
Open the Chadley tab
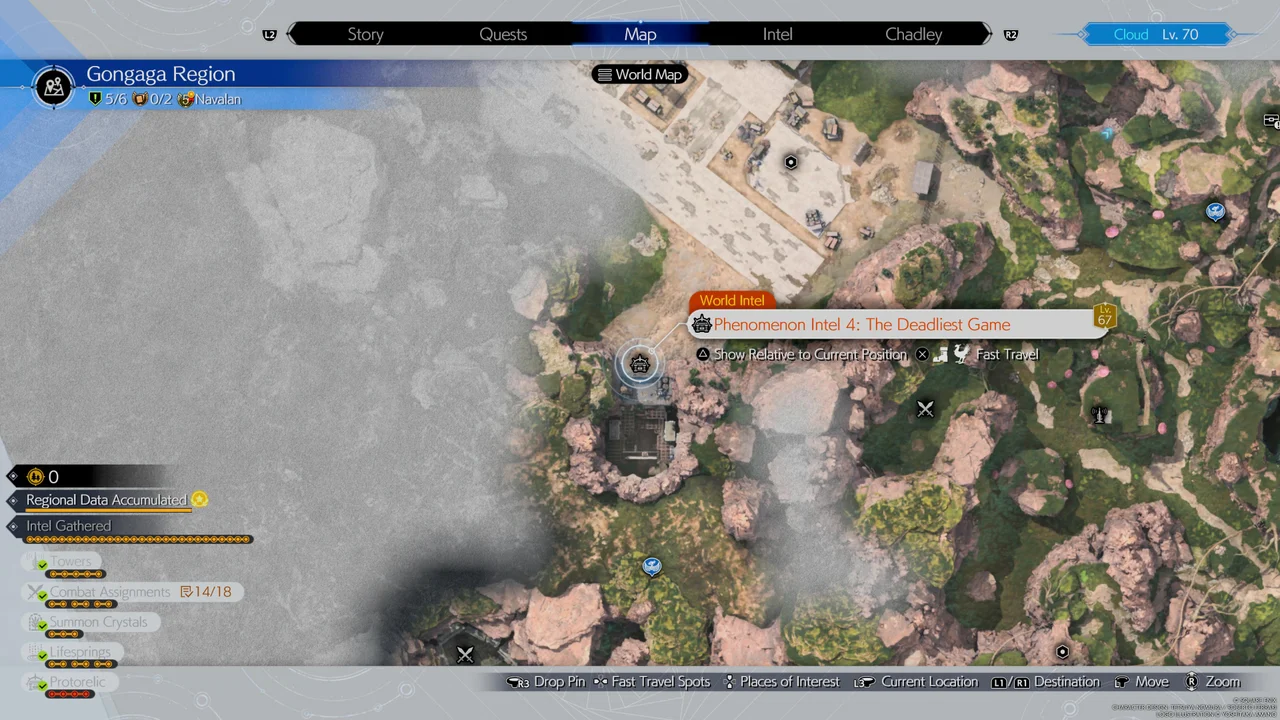(913, 34)
